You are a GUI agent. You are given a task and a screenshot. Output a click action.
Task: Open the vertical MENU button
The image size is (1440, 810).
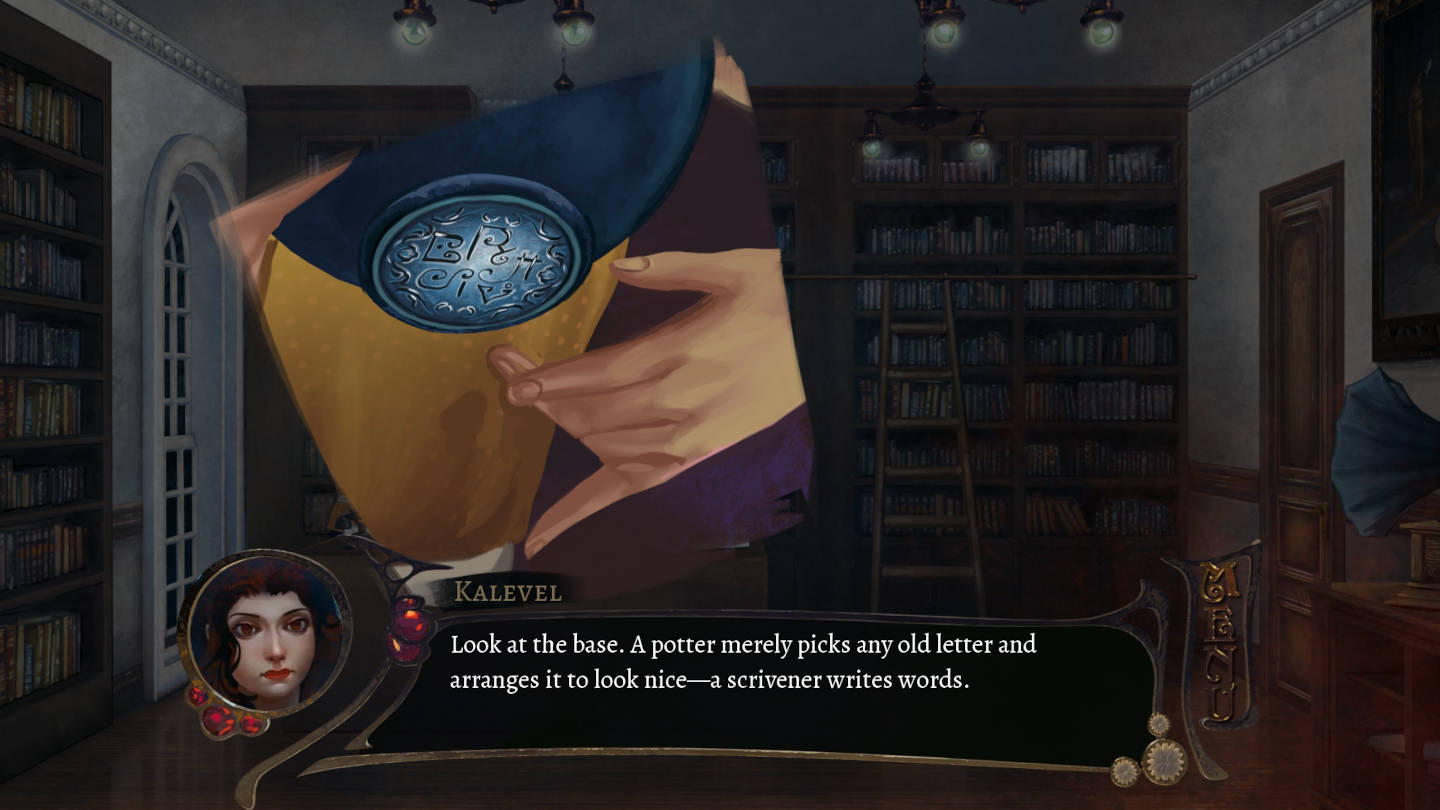pos(1216,645)
